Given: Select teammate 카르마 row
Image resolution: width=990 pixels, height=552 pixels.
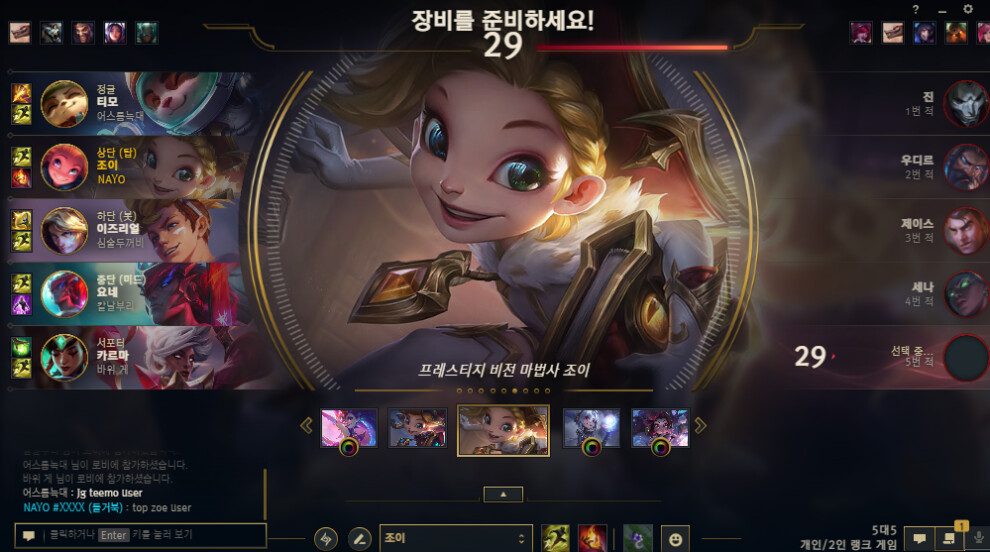Looking at the screenshot, I should (125, 357).
